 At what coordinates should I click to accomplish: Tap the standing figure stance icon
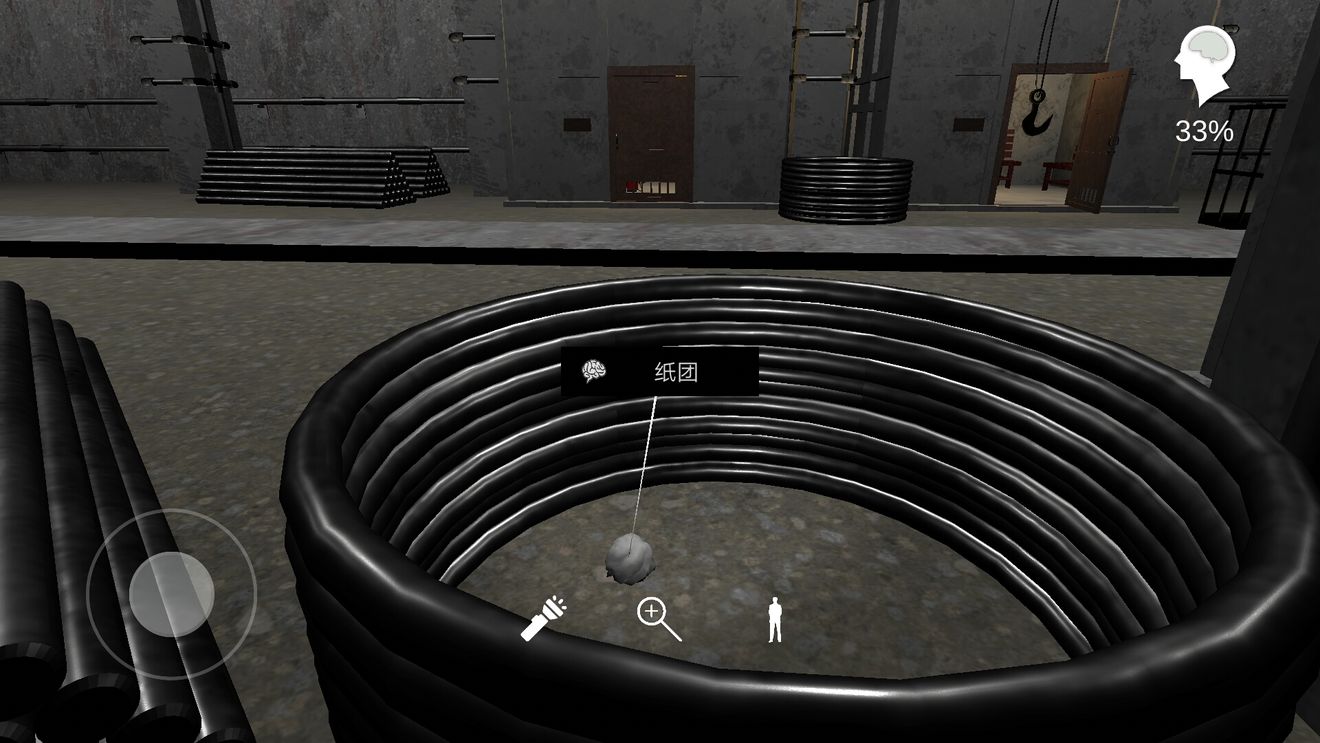(x=774, y=619)
